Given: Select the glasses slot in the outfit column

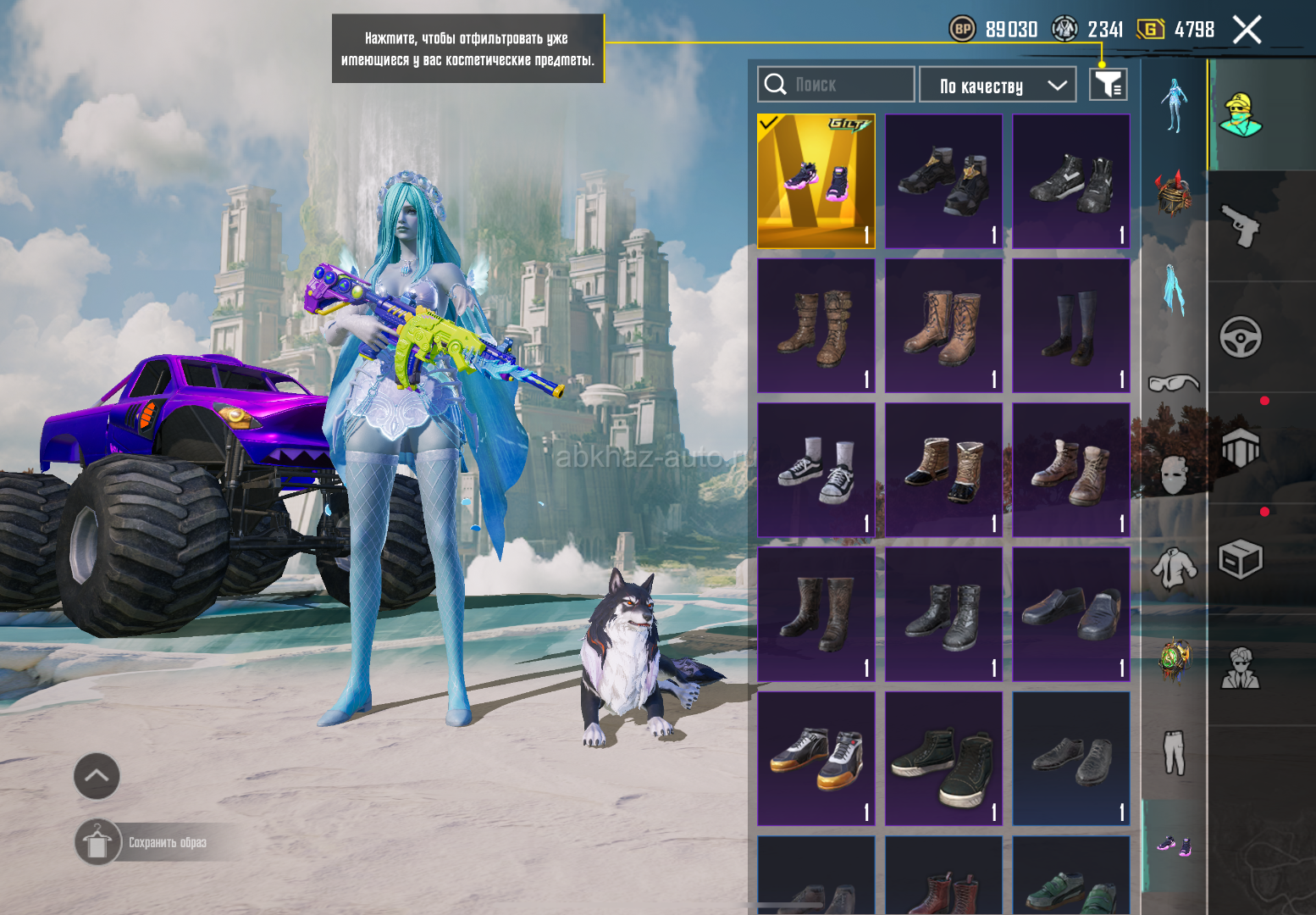Looking at the screenshot, I should click(1174, 383).
